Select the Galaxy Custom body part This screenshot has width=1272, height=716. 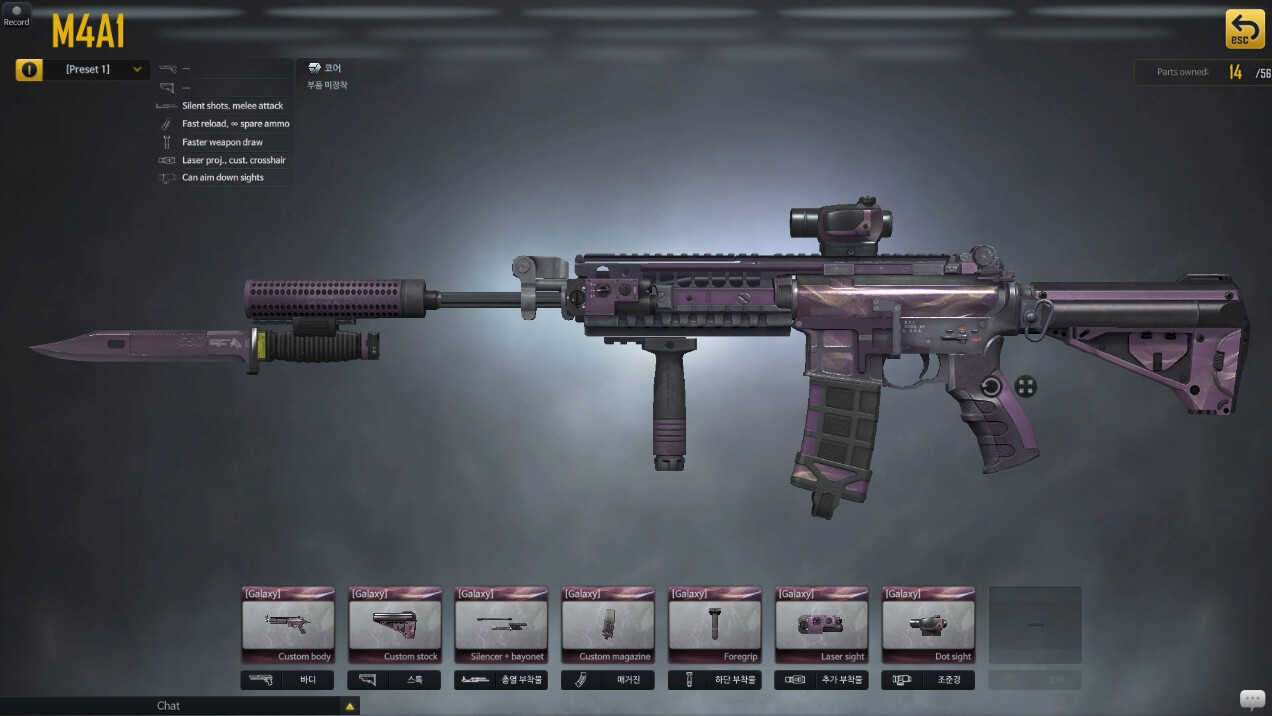(x=288, y=625)
